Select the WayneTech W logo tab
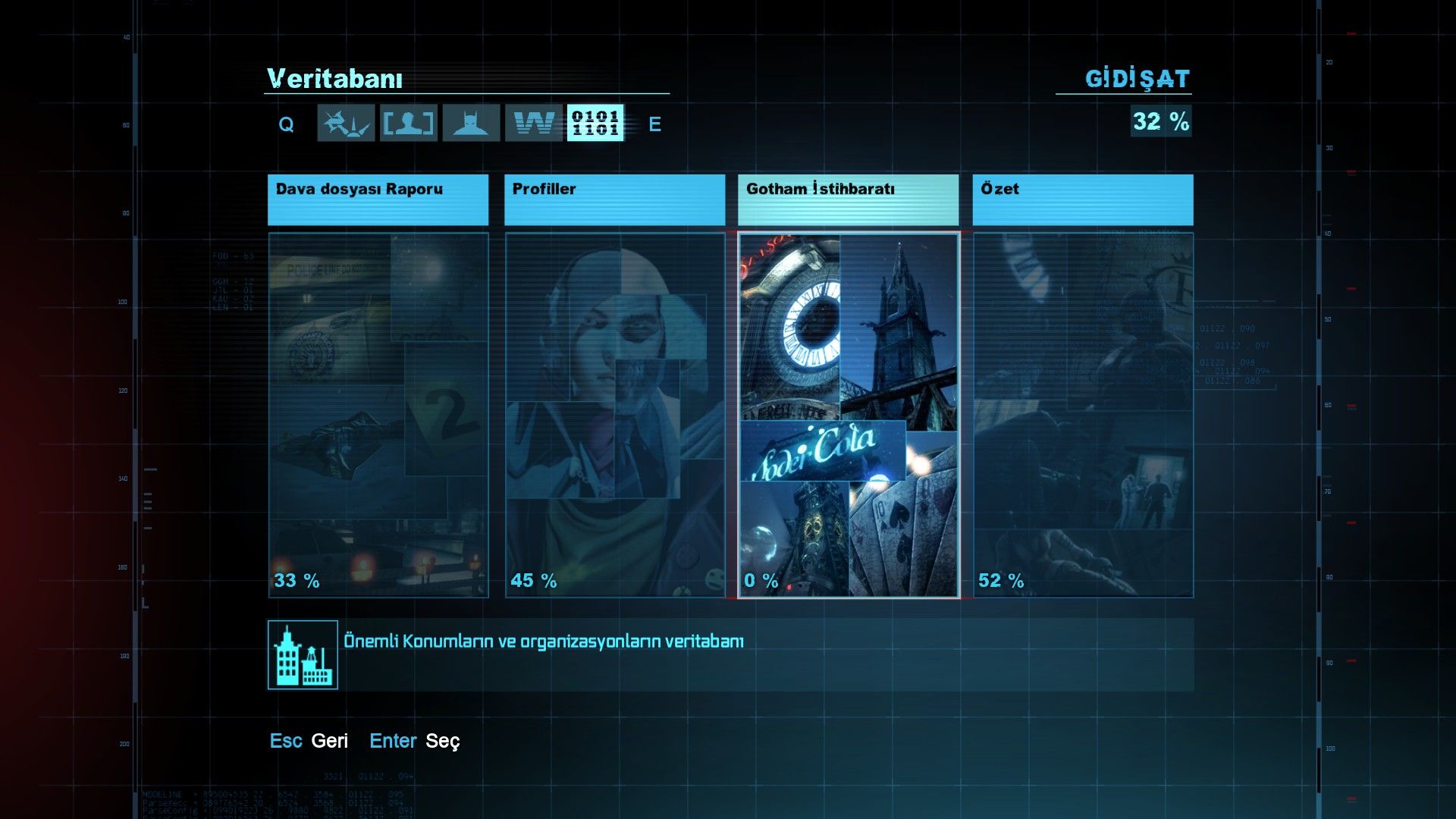The width and height of the screenshot is (1456, 819). [x=534, y=123]
